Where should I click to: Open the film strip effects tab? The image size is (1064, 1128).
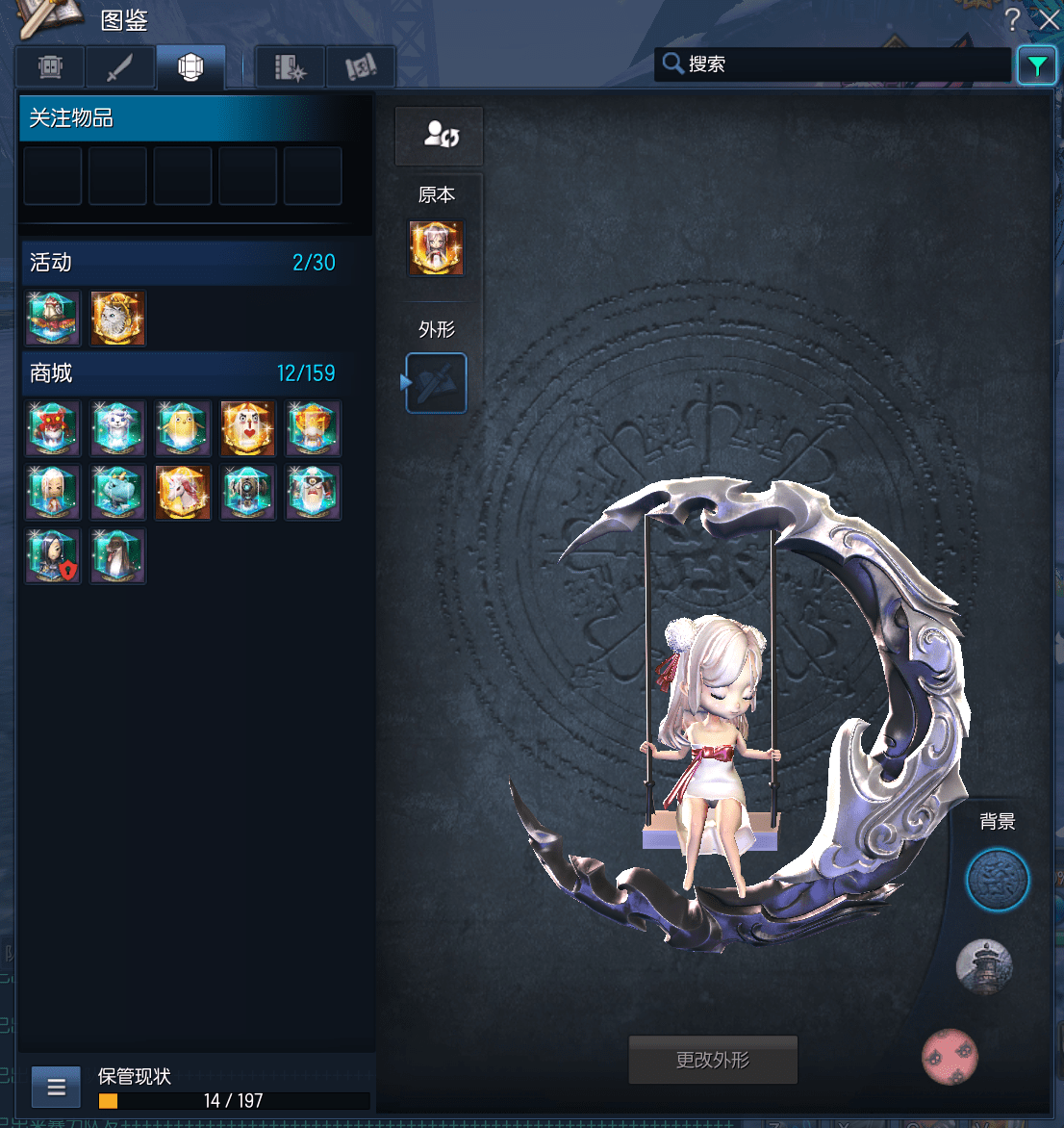[290, 67]
